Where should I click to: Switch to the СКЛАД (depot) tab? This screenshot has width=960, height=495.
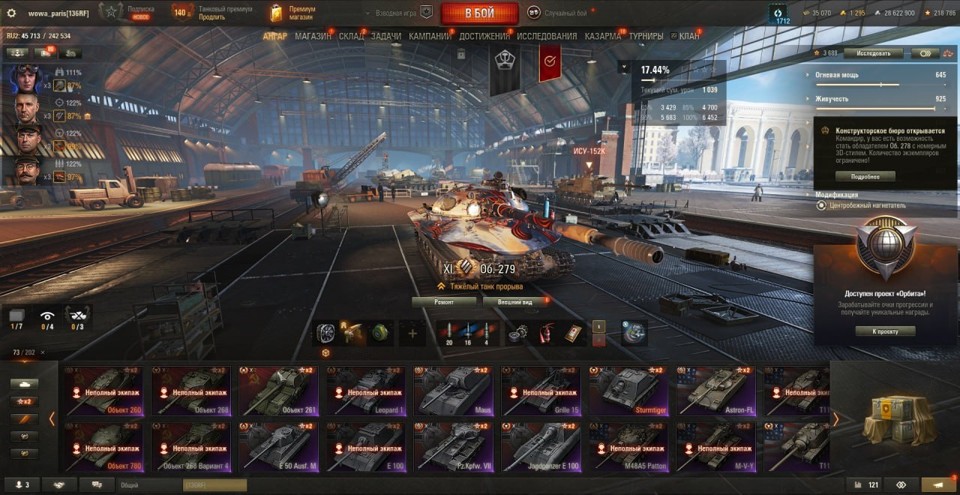[351, 36]
